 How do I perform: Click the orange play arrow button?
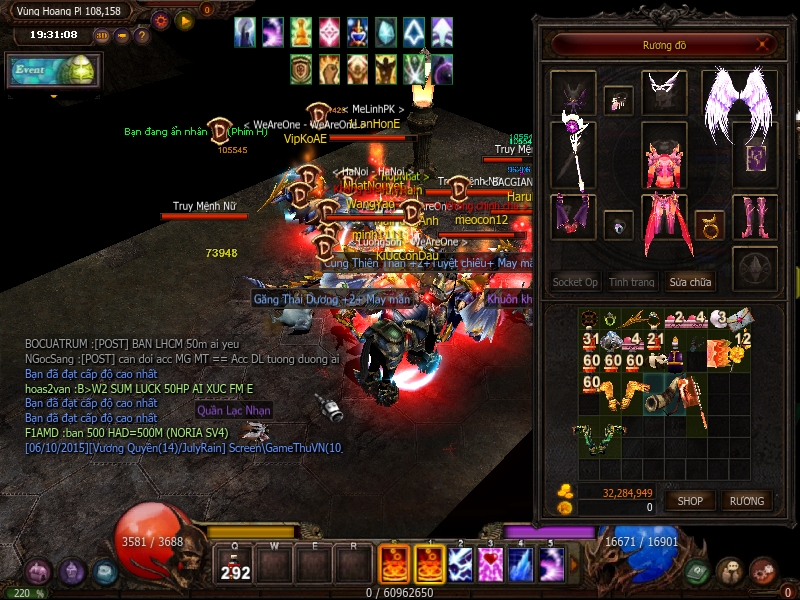(184, 20)
